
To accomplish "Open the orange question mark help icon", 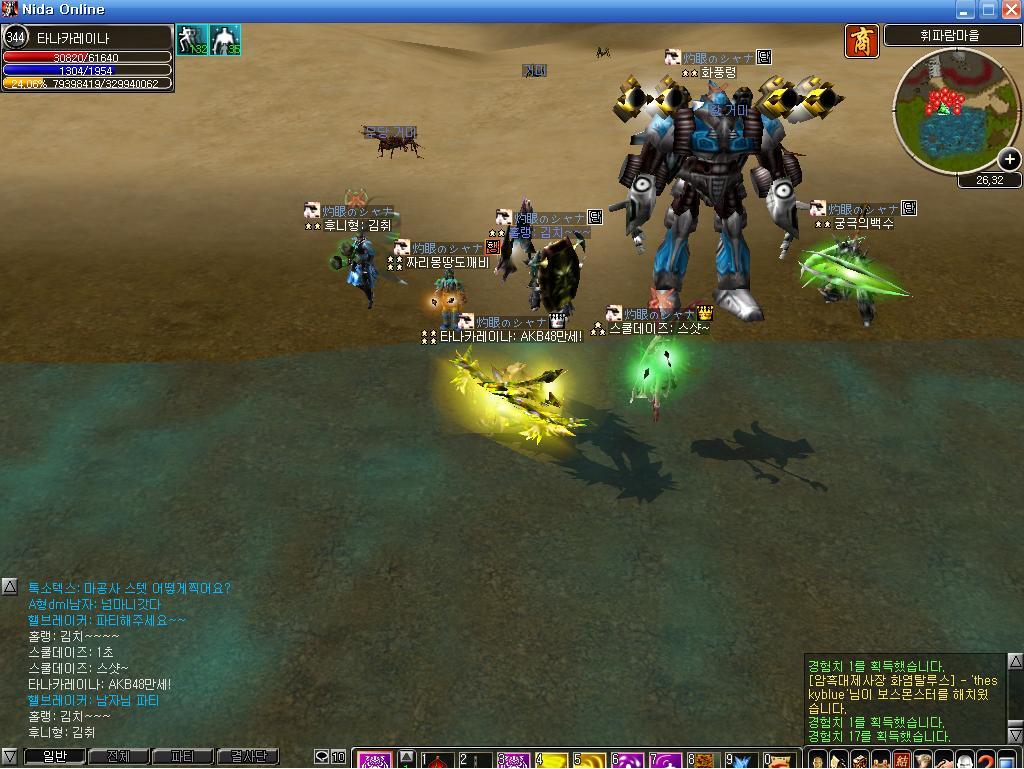I will click(986, 760).
